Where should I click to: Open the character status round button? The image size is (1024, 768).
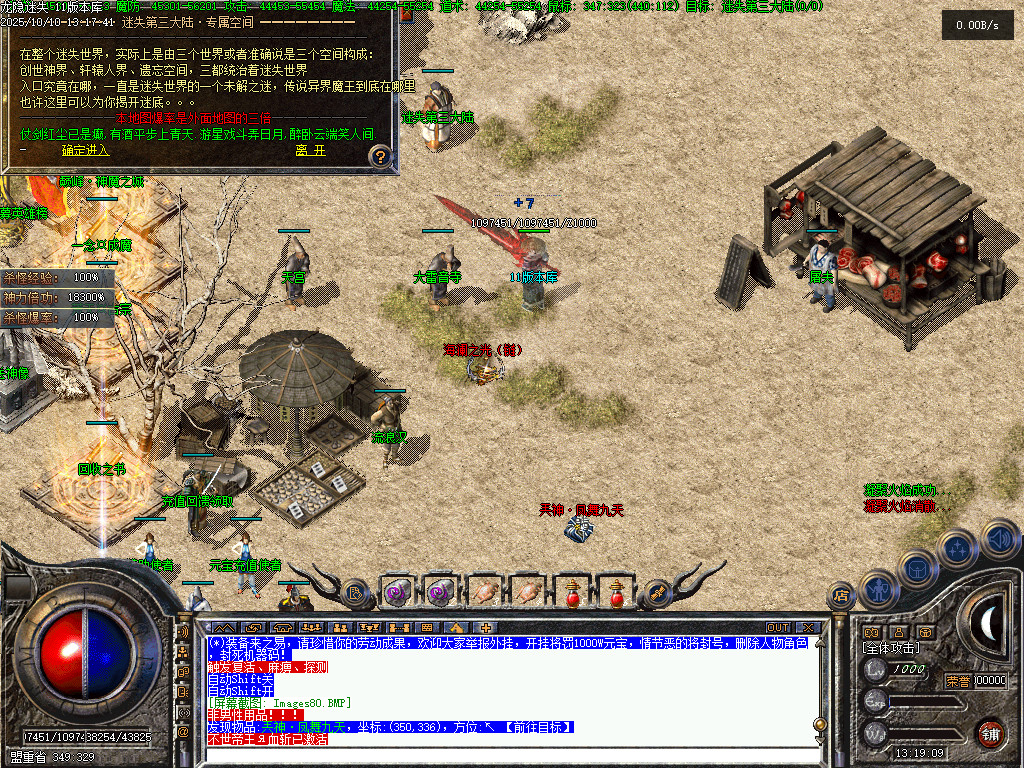pyautogui.click(x=878, y=590)
